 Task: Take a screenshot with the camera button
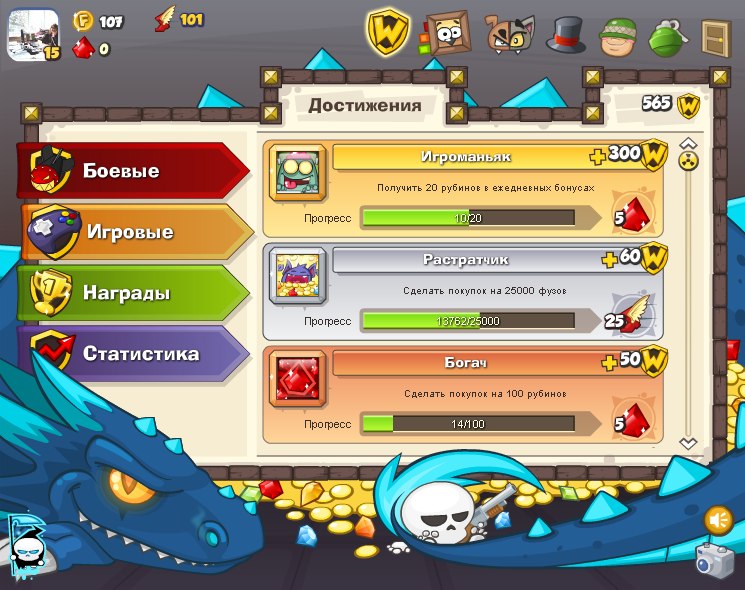714,562
